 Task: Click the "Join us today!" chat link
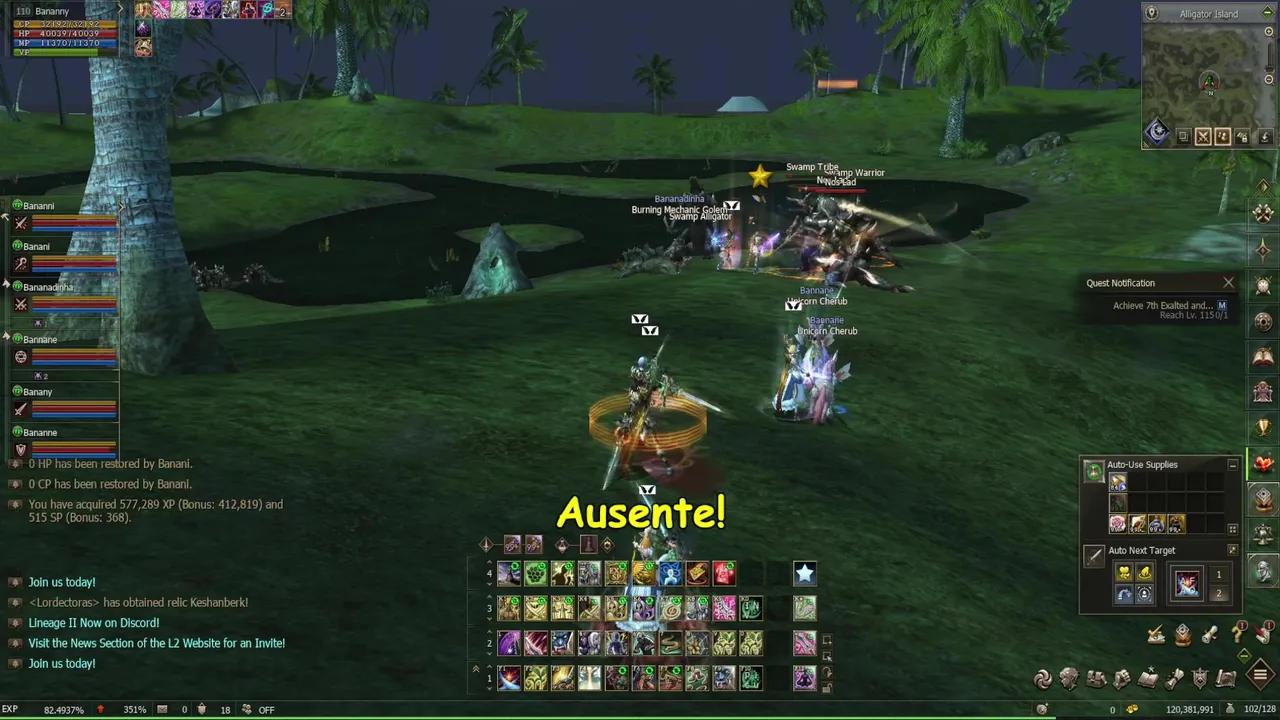[x=61, y=581]
